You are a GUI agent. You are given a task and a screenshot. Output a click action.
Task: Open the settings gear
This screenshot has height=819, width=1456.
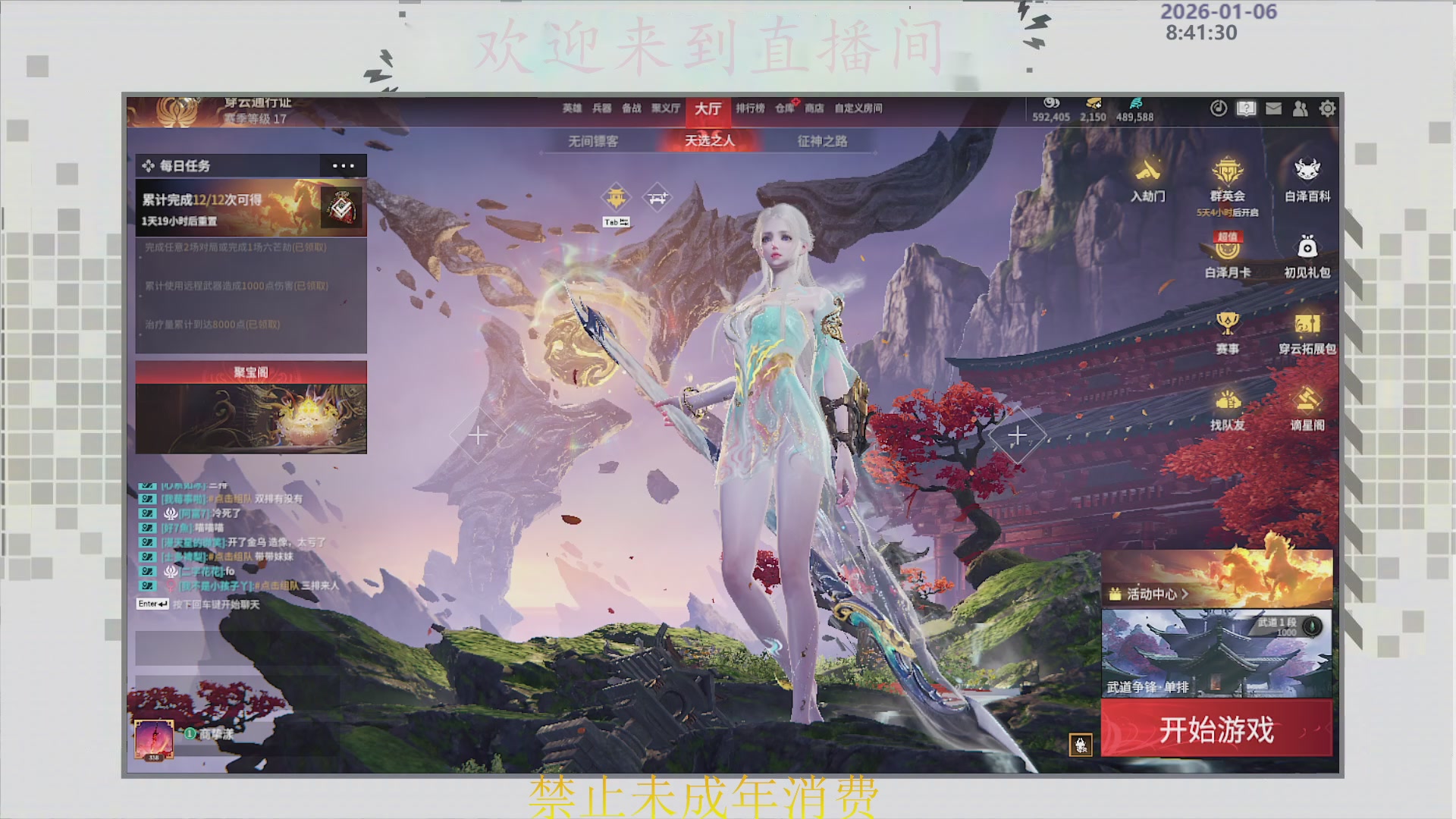pyautogui.click(x=1327, y=108)
